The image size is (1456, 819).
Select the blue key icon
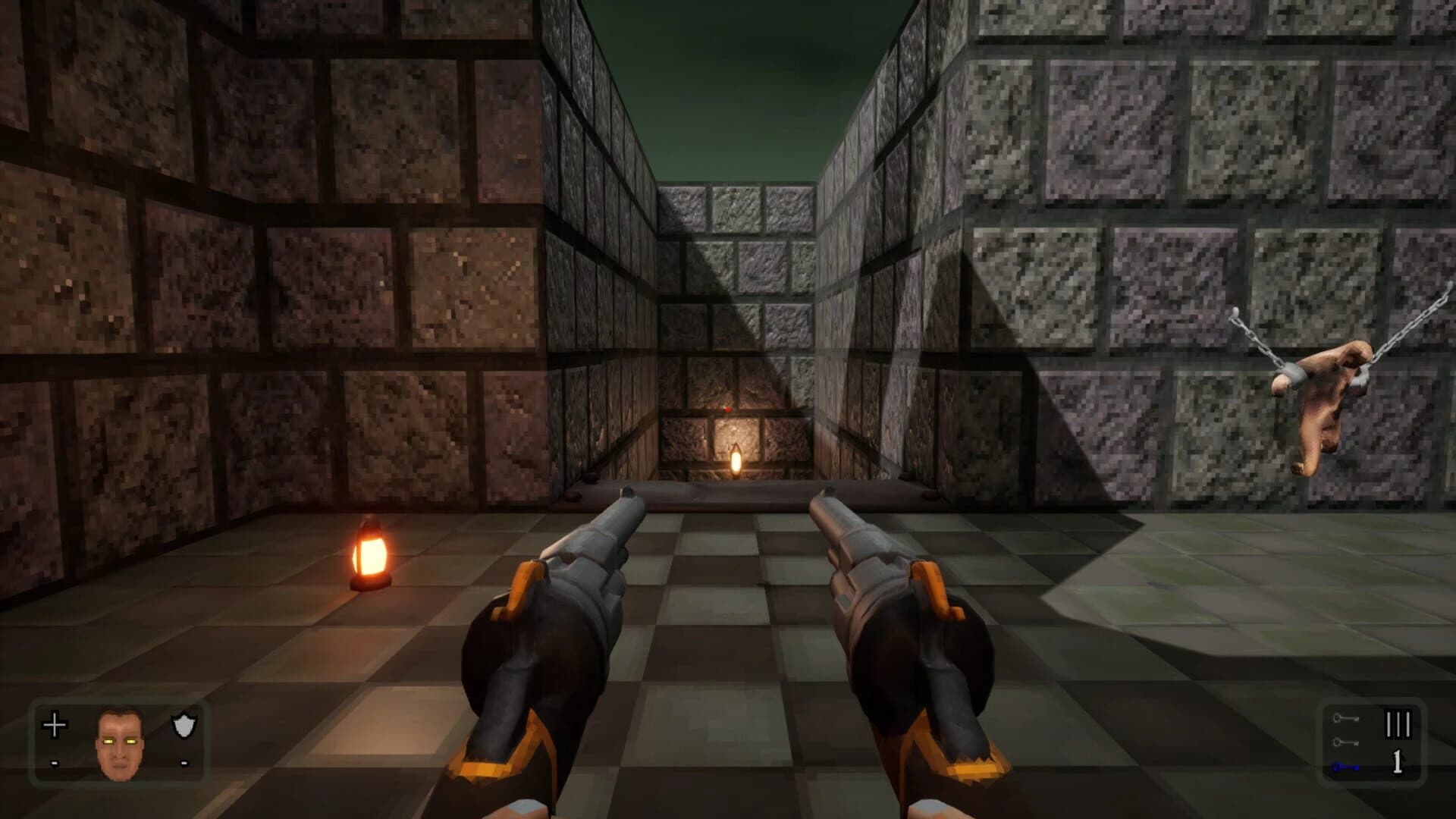(1347, 767)
